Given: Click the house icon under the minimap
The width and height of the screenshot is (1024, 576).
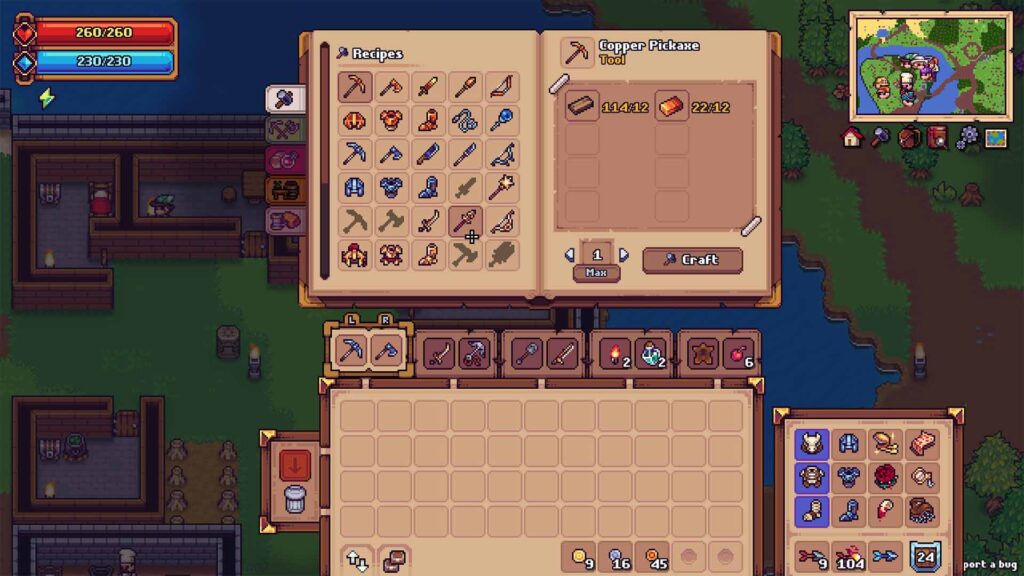Looking at the screenshot, I should (x=852, y=138).
